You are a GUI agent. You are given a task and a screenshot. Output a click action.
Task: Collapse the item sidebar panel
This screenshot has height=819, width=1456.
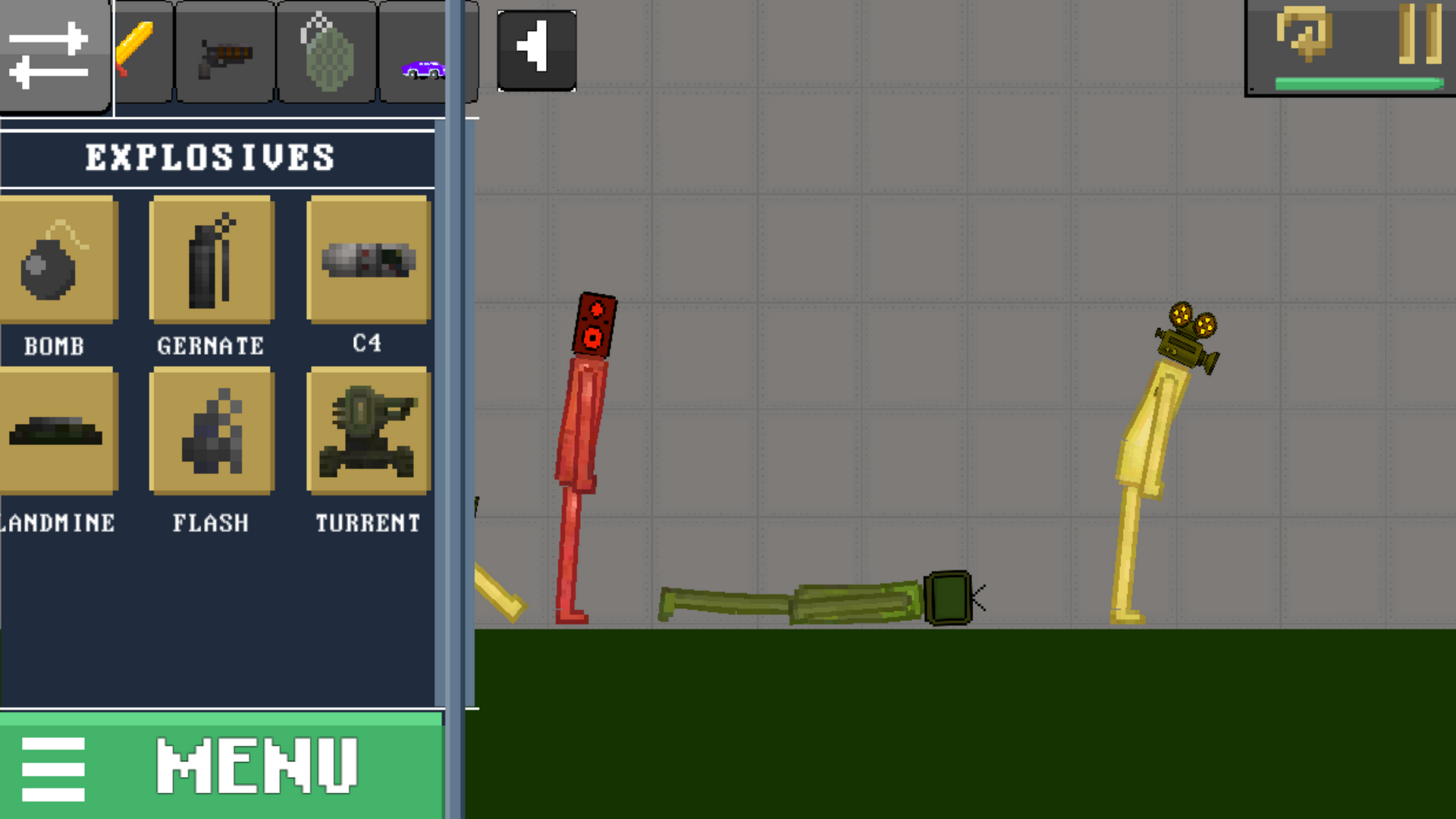coord(461,409)
